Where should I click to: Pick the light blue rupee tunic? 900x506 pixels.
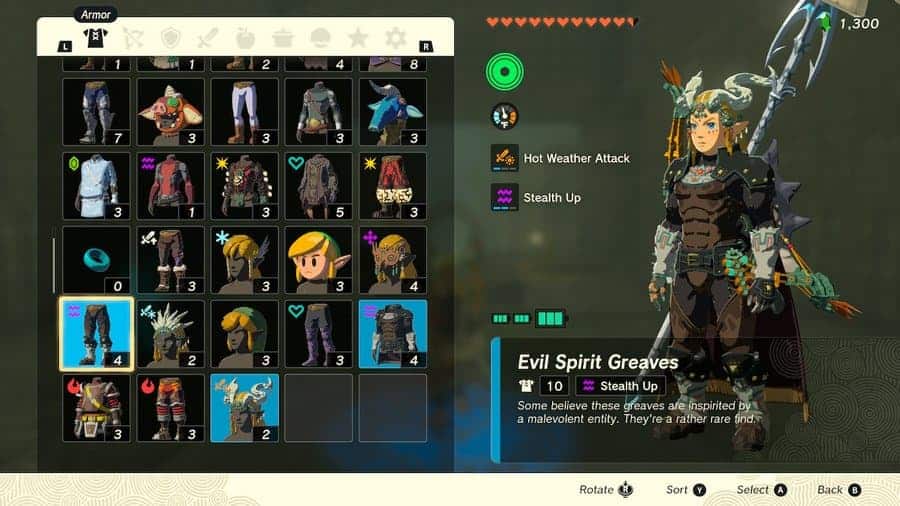tap(96, 185)
